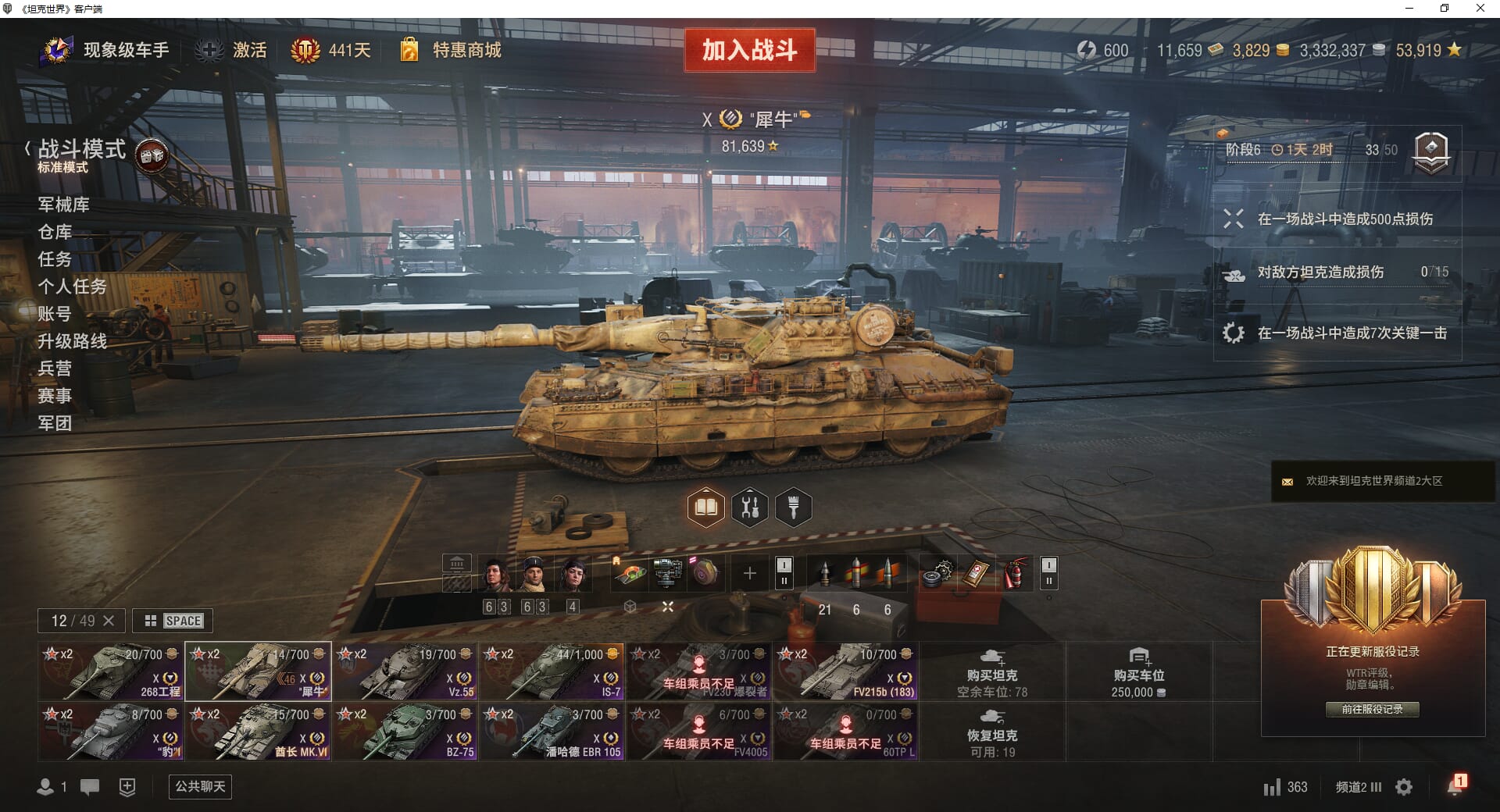The image size is (1500, 812).
Task: Select the 268工程 tank in carousel
Action: coord(110,671)
